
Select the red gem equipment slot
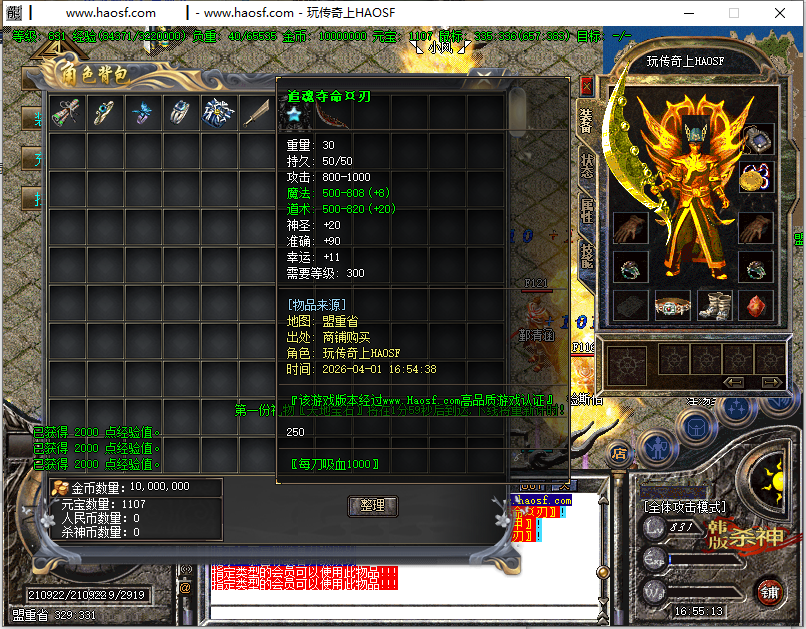[x=756, y=305]
